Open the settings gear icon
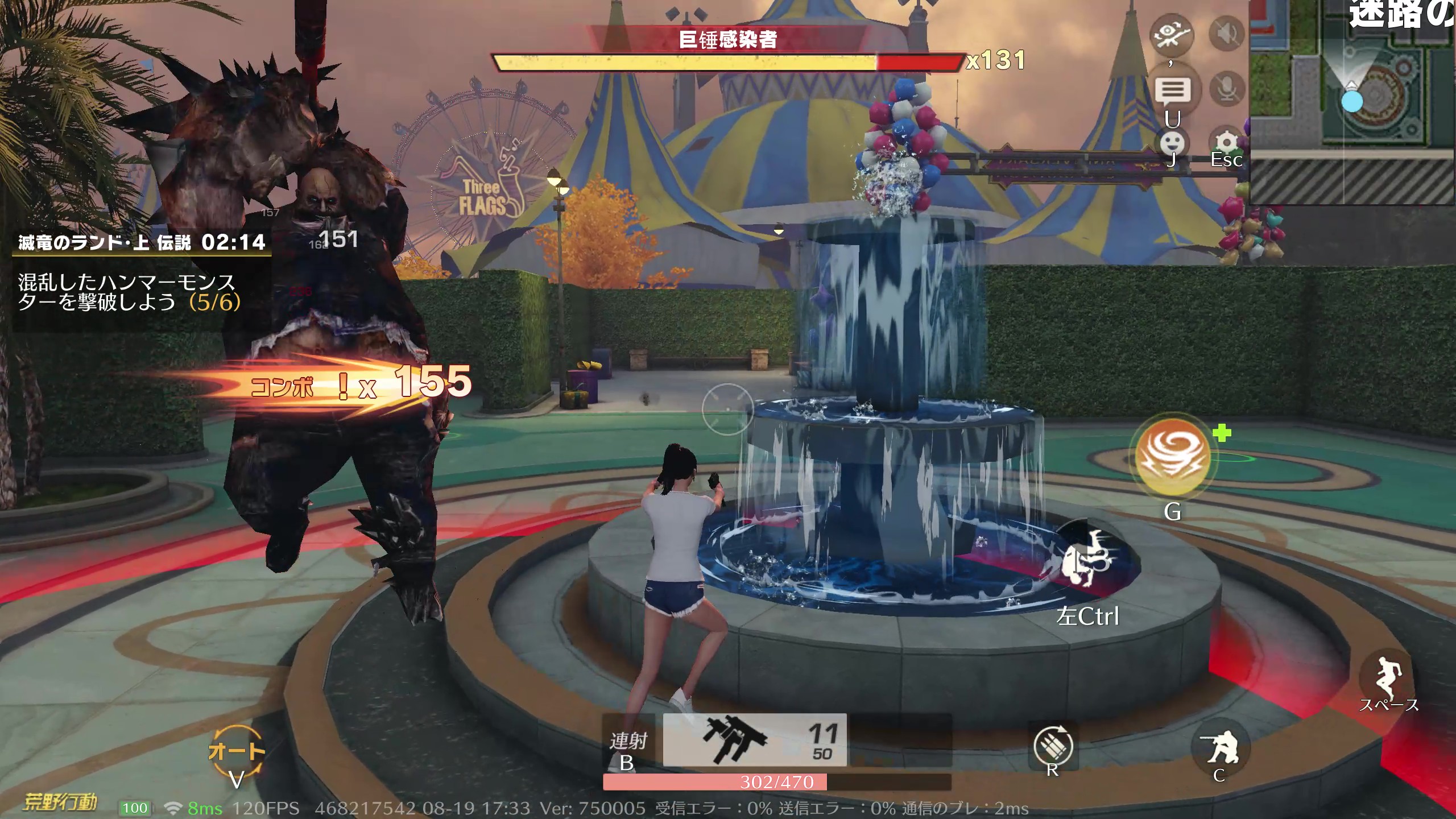 (x=1227, y=143)
